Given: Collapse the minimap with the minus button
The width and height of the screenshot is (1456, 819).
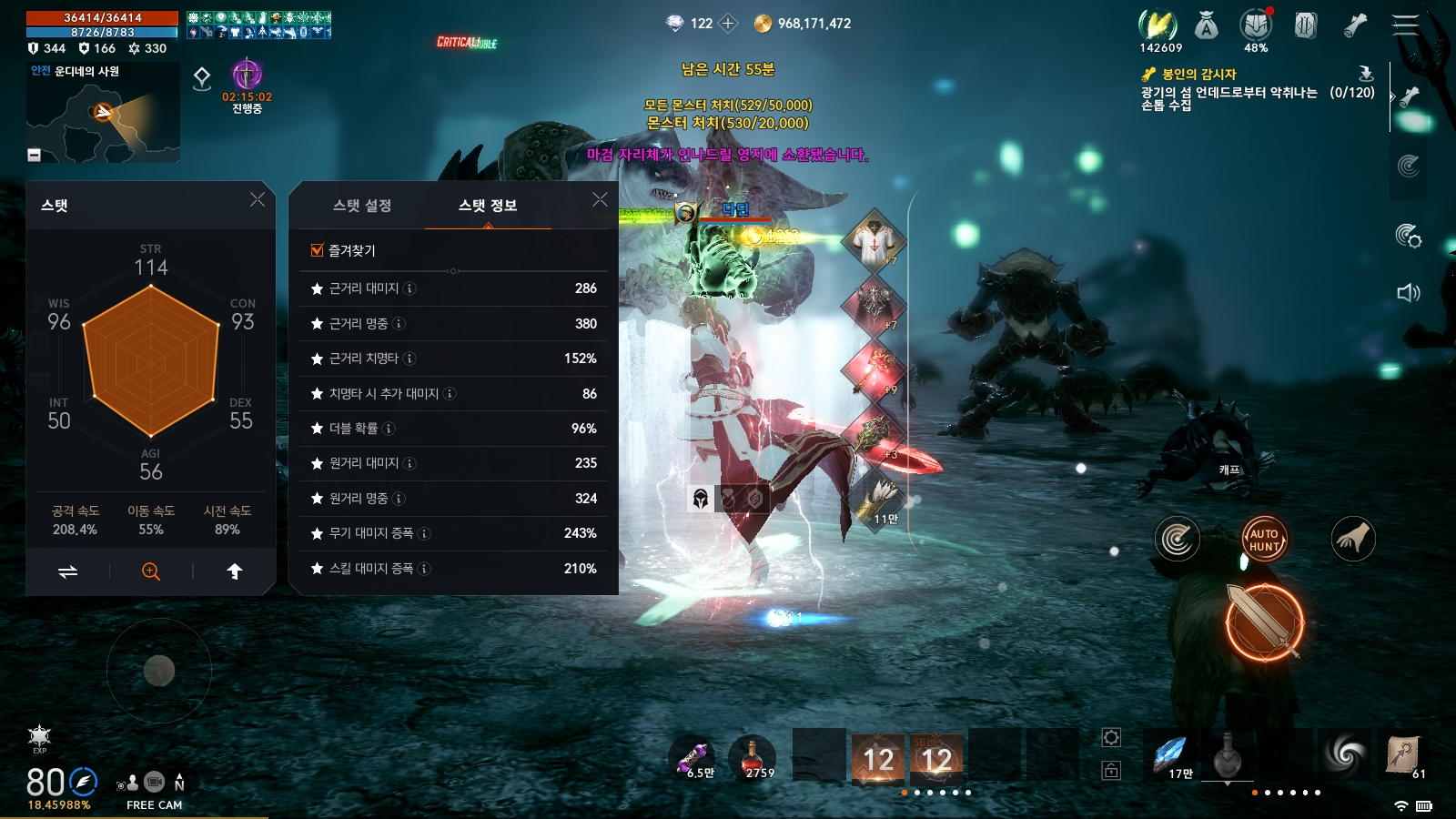Looking at the screenshot, I should pyautogui.click(x=35, y=155).
